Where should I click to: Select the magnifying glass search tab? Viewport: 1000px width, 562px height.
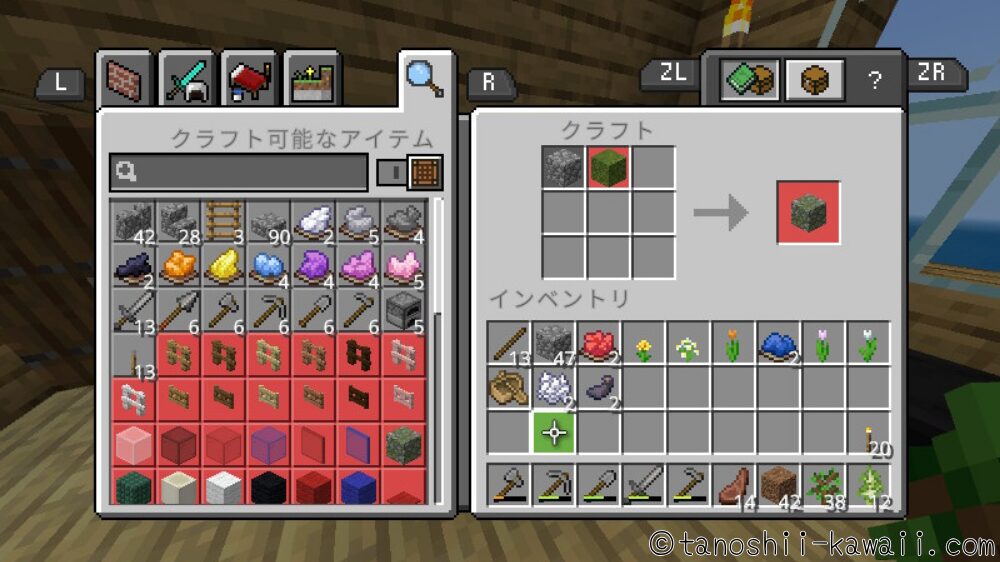click(425, 77)
